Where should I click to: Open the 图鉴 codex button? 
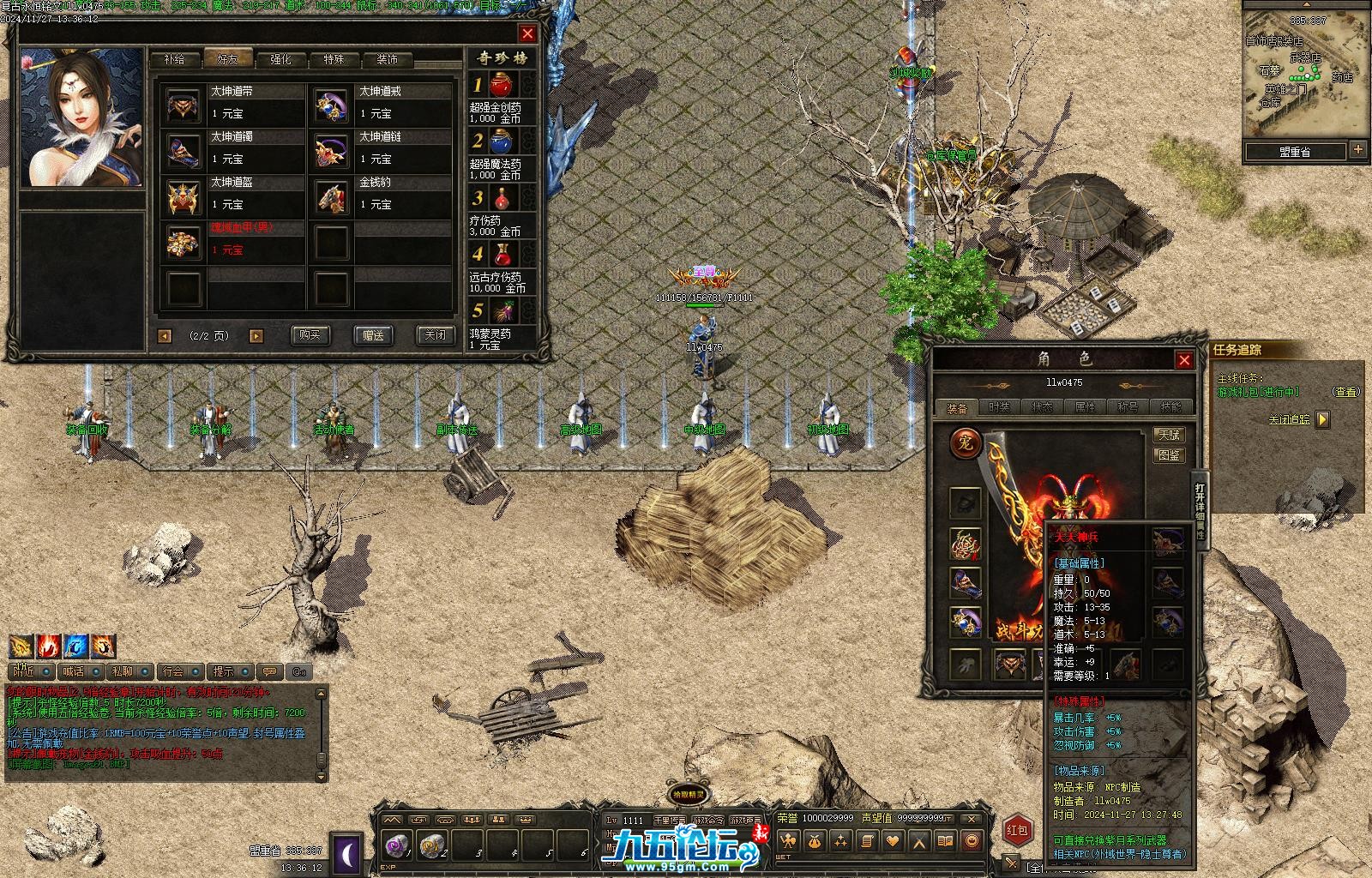[x=1168, y=456]
